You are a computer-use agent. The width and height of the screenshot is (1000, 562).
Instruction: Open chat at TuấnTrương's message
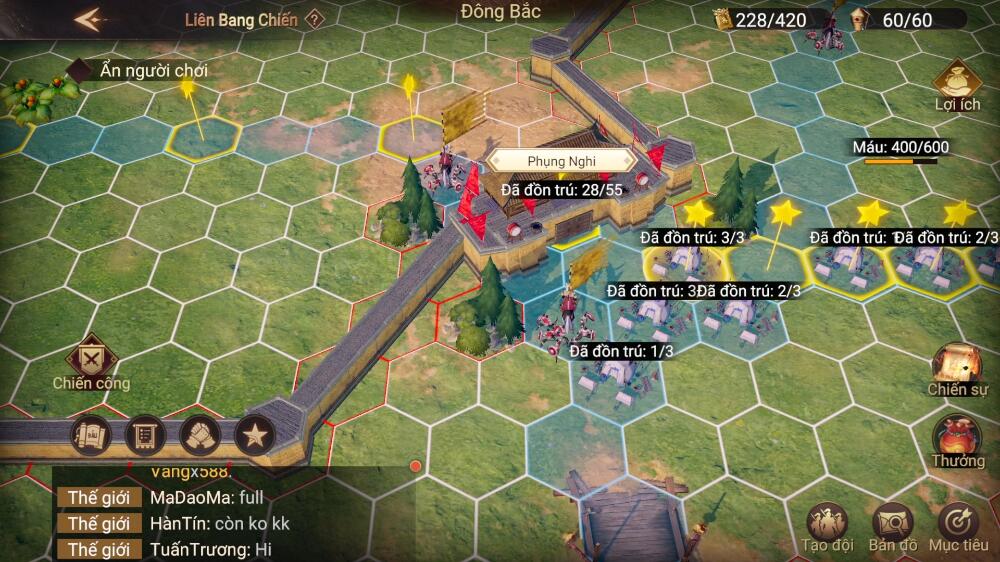(210, 549)
